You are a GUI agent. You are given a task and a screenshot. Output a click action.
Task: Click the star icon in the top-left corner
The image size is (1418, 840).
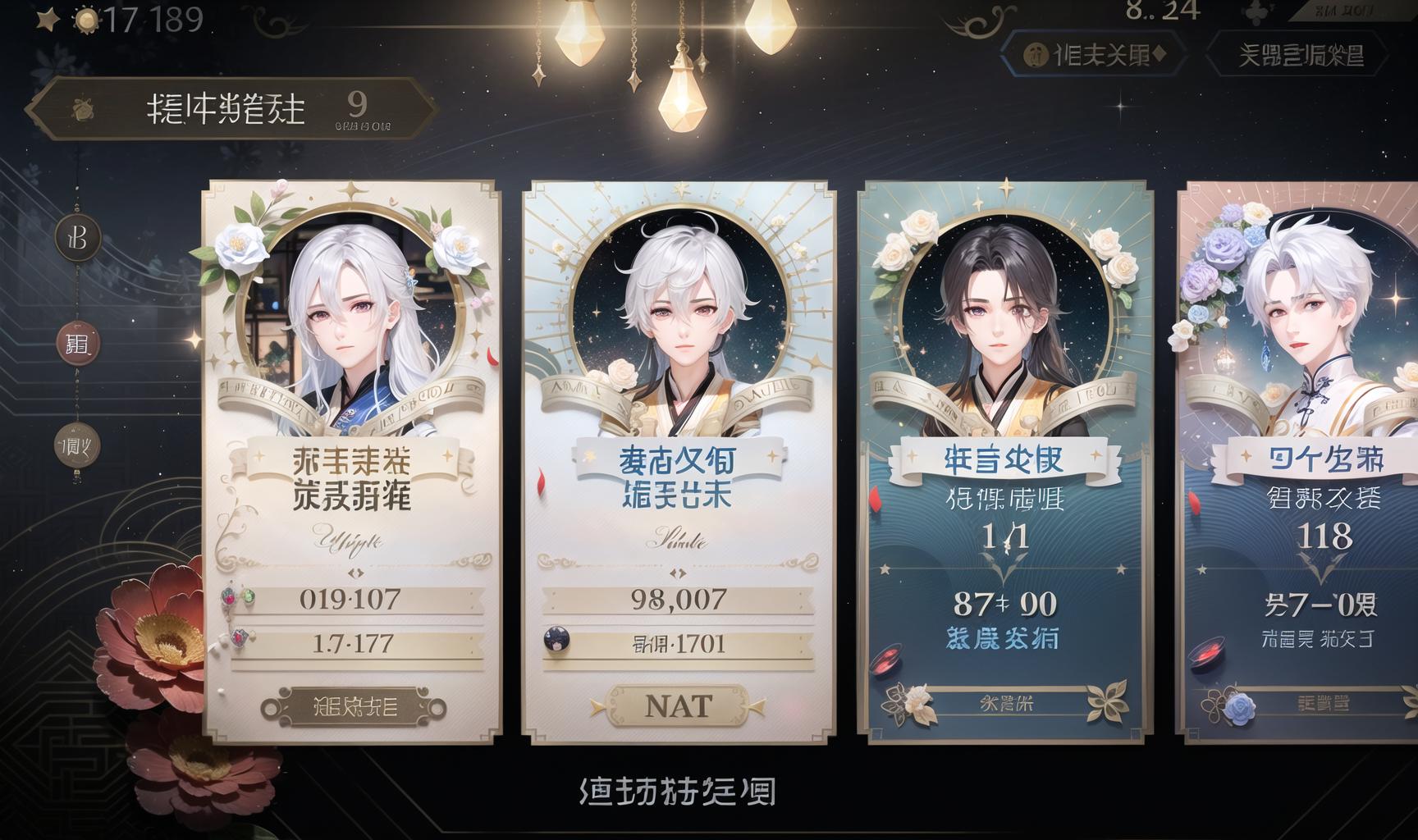48,18
